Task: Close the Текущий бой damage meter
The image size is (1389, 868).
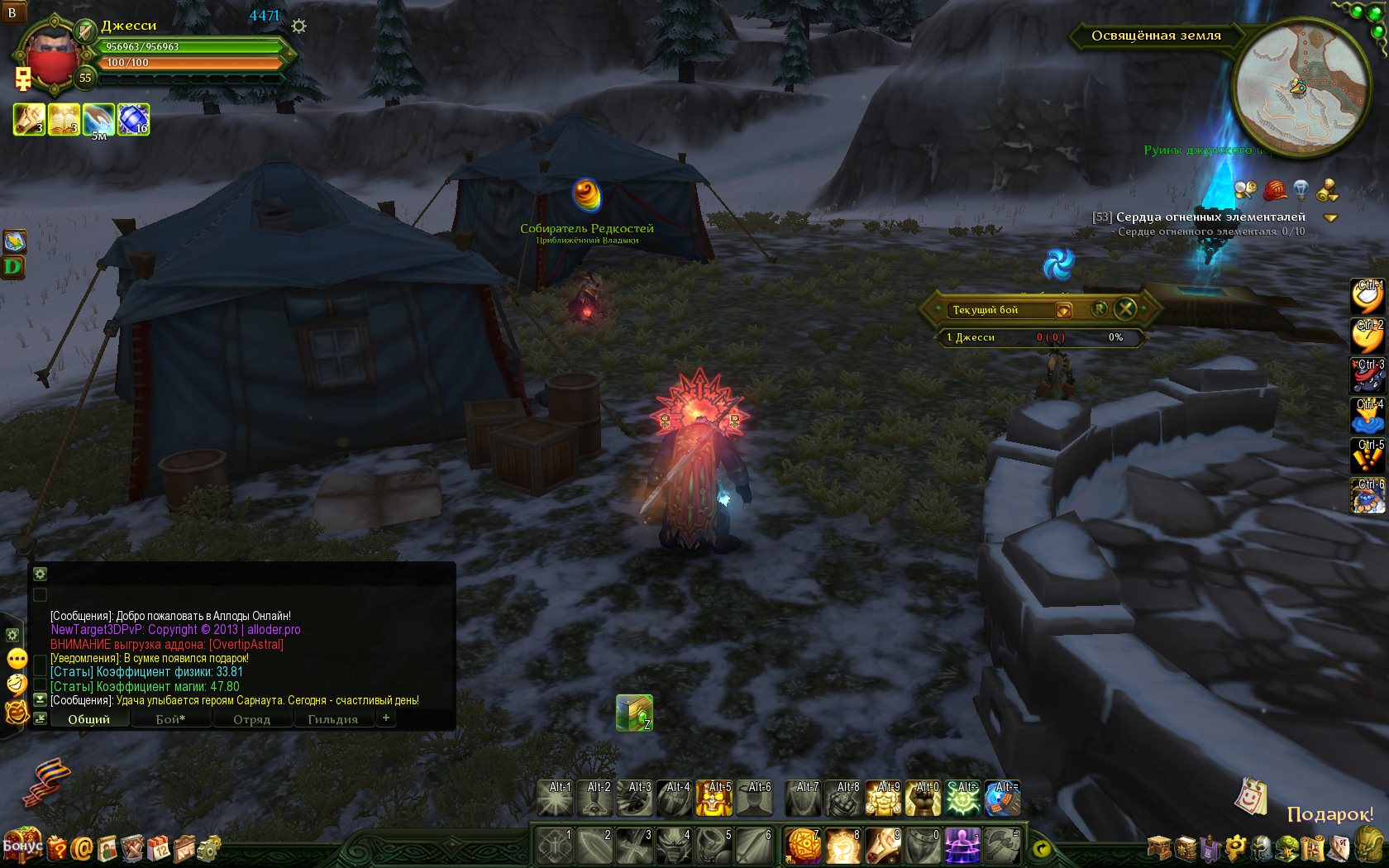Action: click(x=1125, y=309)
